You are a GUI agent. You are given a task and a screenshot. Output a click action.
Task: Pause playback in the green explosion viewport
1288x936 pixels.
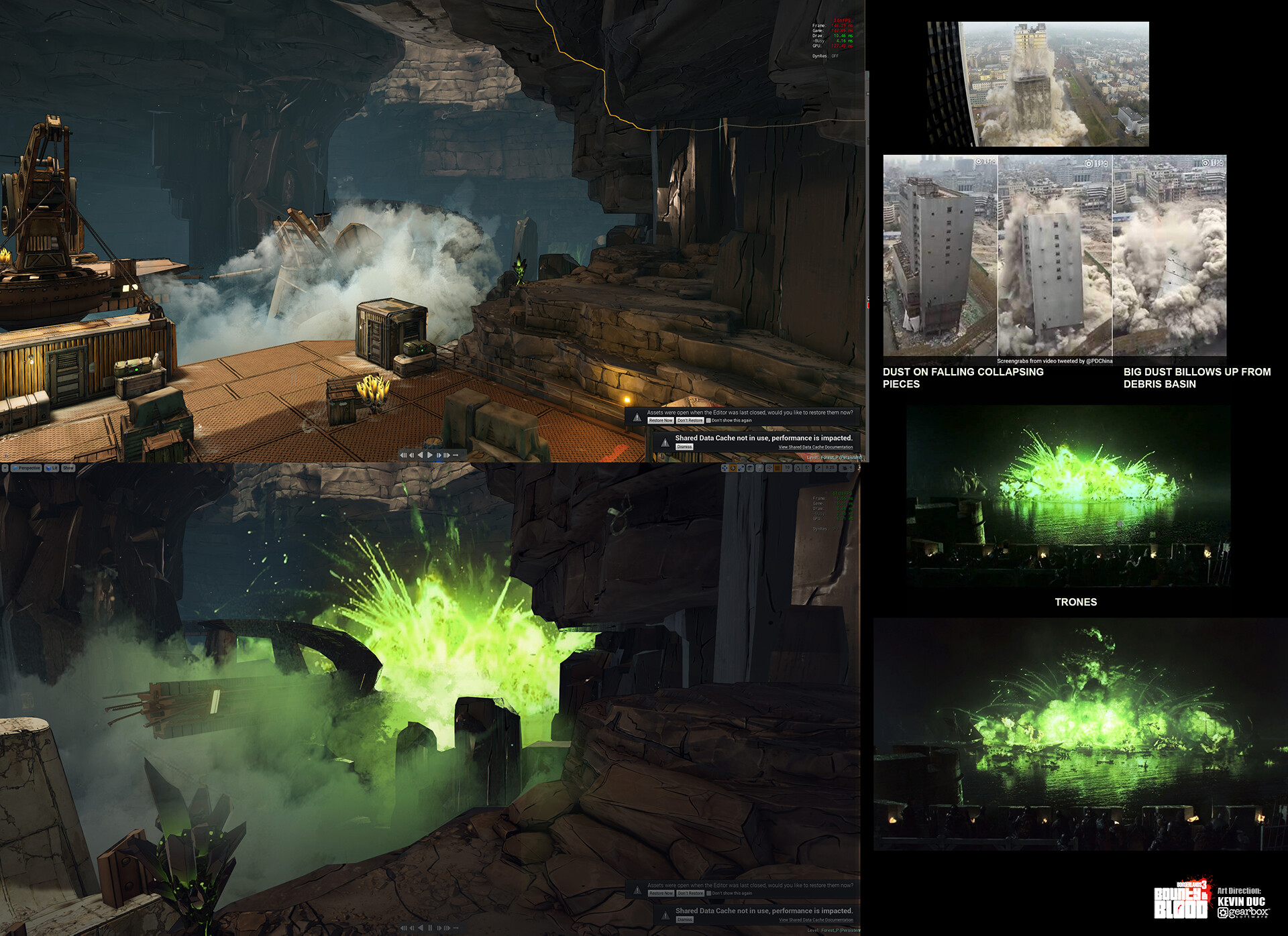coord(430,928)
